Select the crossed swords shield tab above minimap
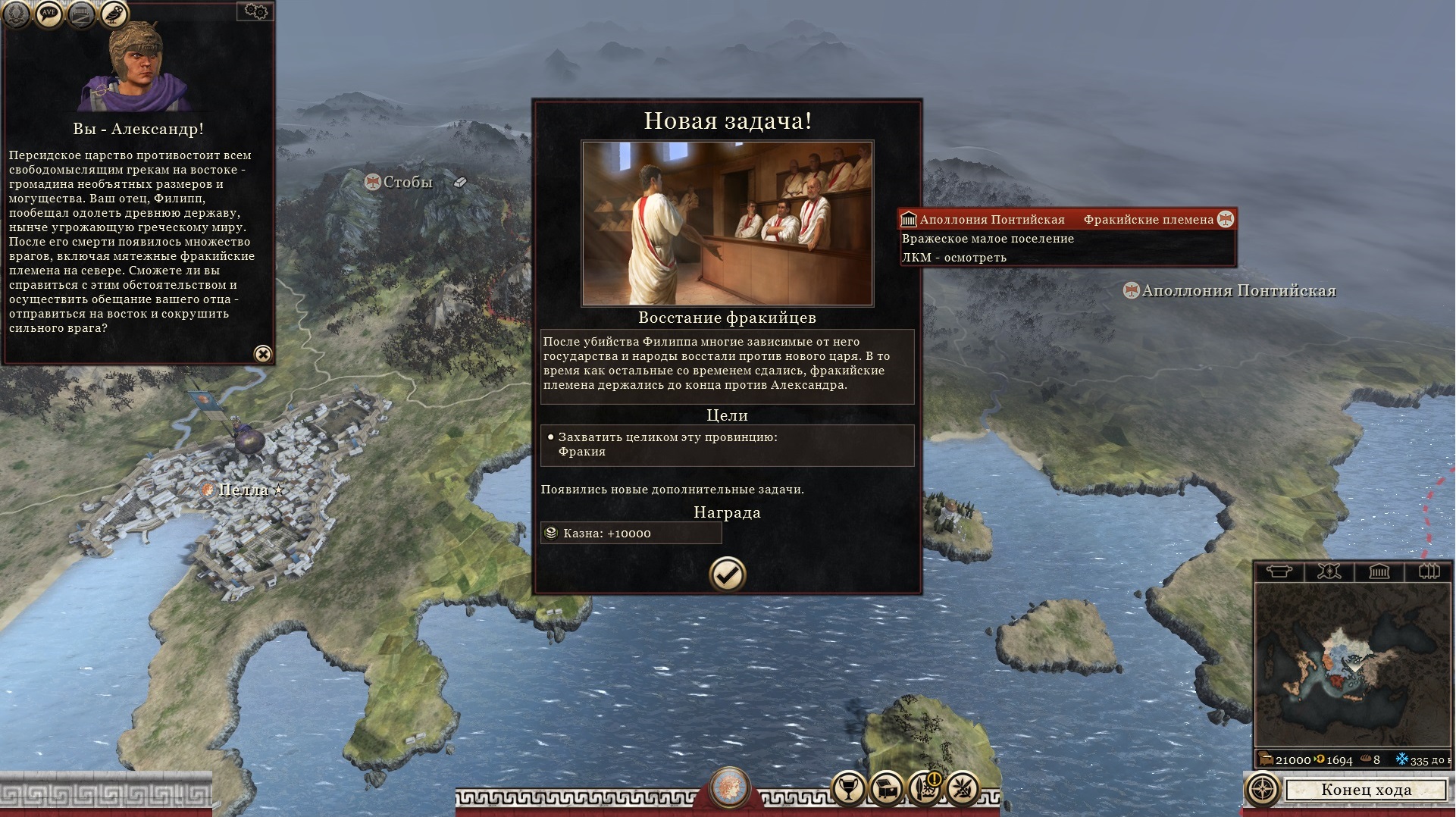1456x817 pixels. [x=1329, y=571]
